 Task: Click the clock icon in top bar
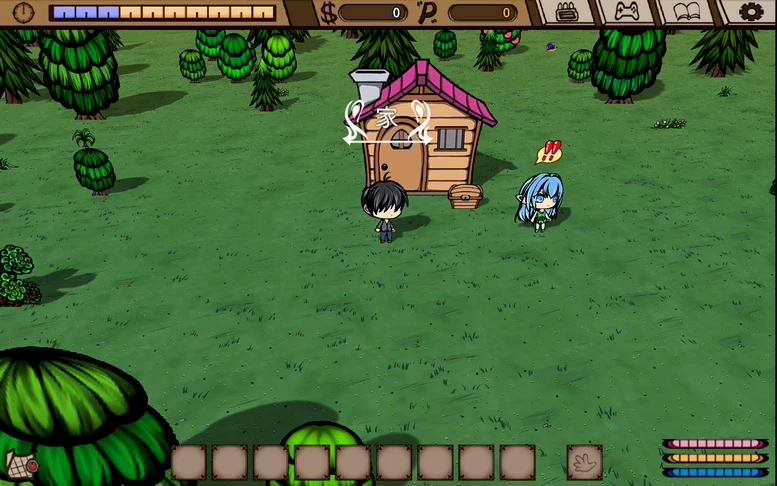[x=23, y=12]
